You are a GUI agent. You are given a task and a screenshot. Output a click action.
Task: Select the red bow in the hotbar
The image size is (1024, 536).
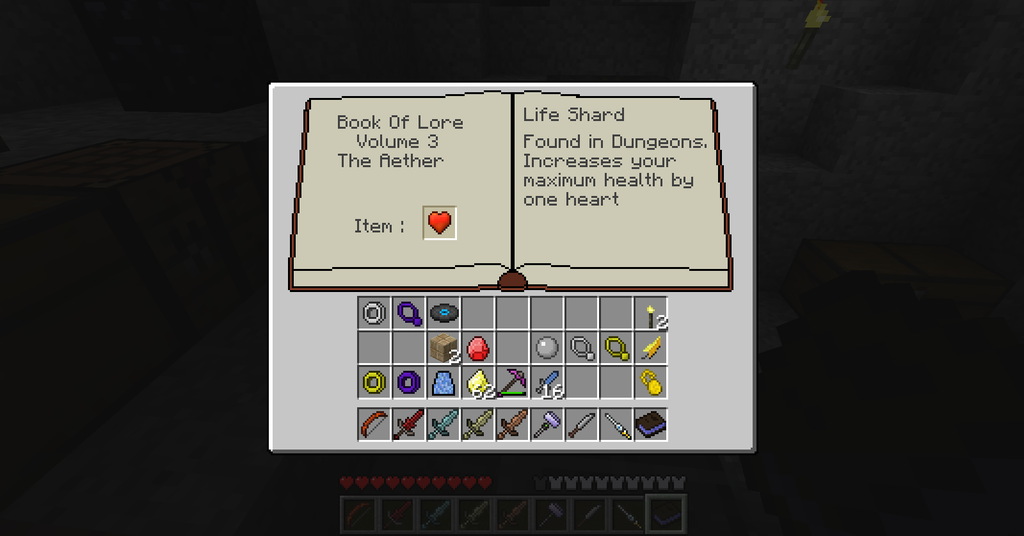coord(374,424)
